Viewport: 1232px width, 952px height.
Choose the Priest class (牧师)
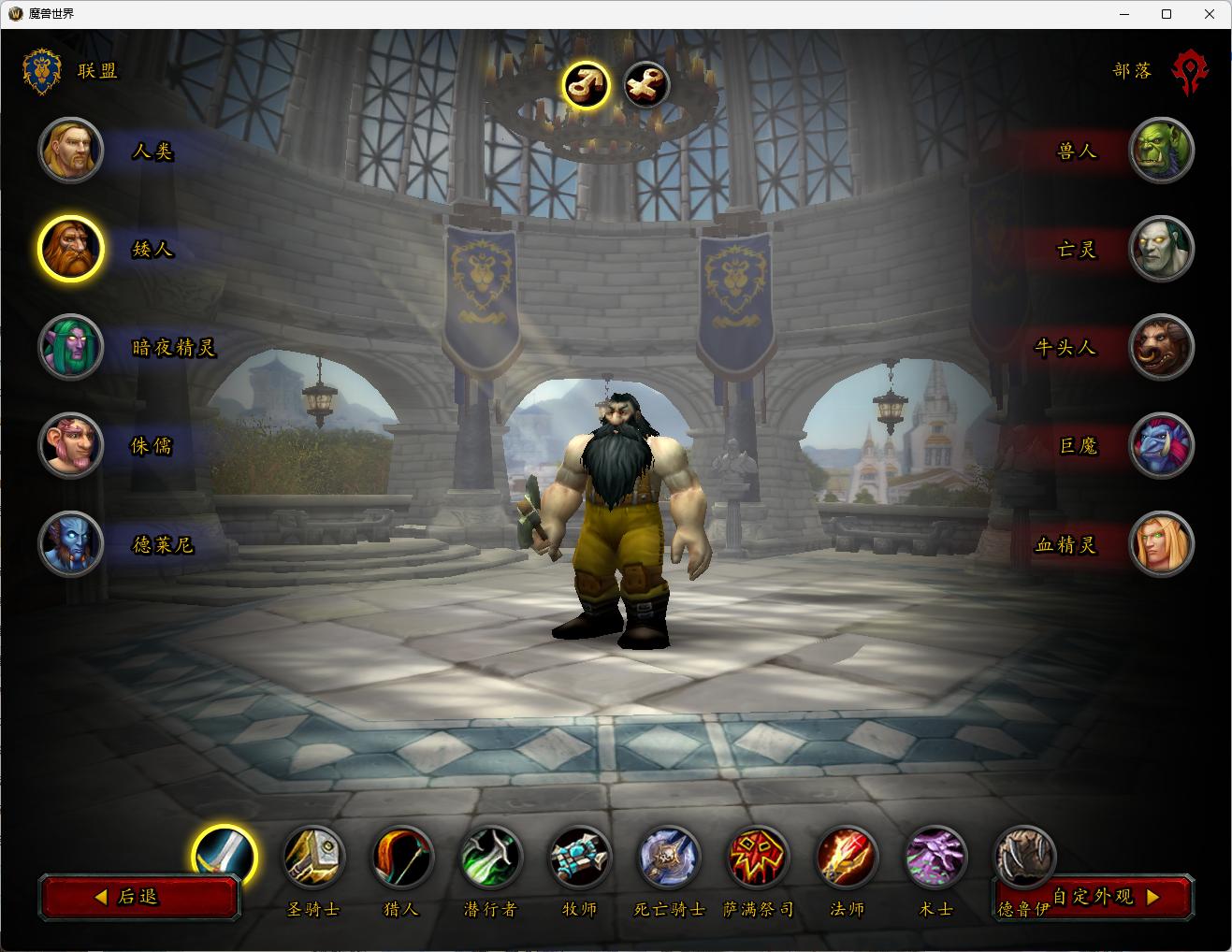(x=580, y=857)
